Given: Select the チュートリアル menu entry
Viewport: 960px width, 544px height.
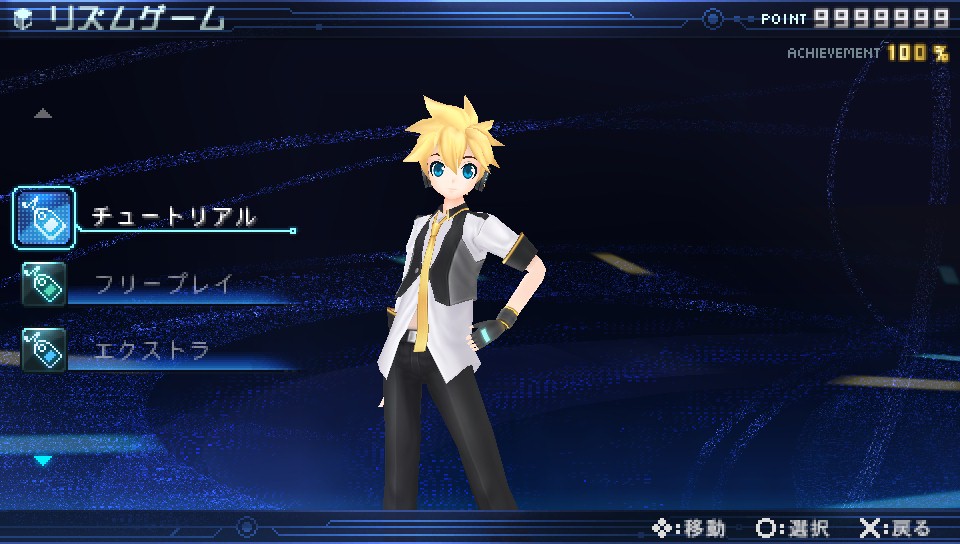Looking at the screenshot, I should [172, 216].
